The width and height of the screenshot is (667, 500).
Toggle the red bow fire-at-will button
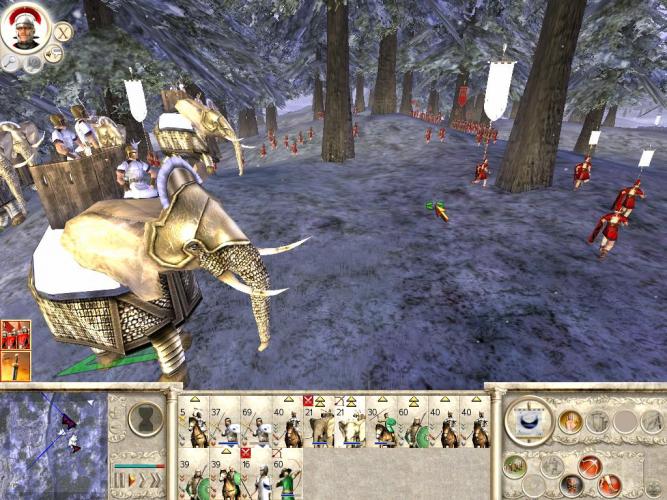coord(589,465)
